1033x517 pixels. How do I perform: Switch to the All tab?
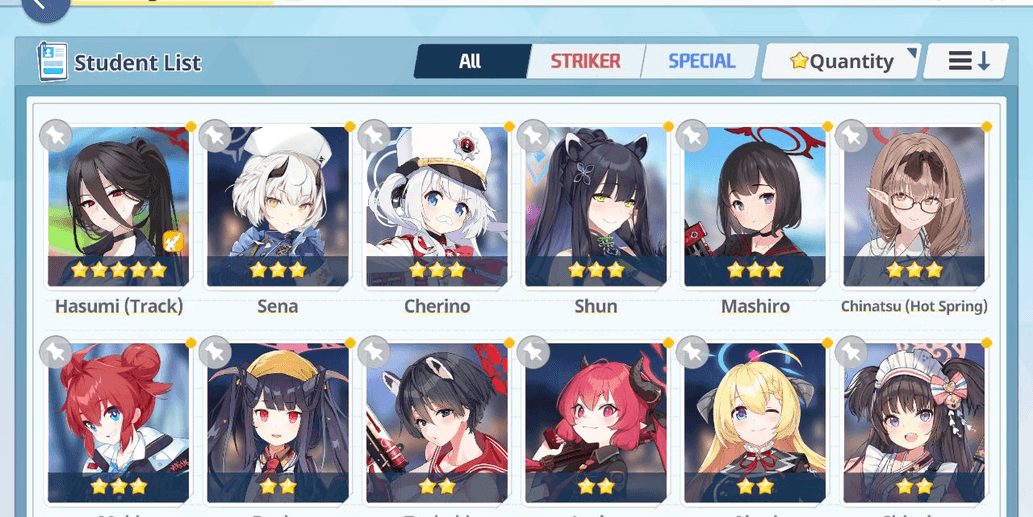click(x=470, y=61)
